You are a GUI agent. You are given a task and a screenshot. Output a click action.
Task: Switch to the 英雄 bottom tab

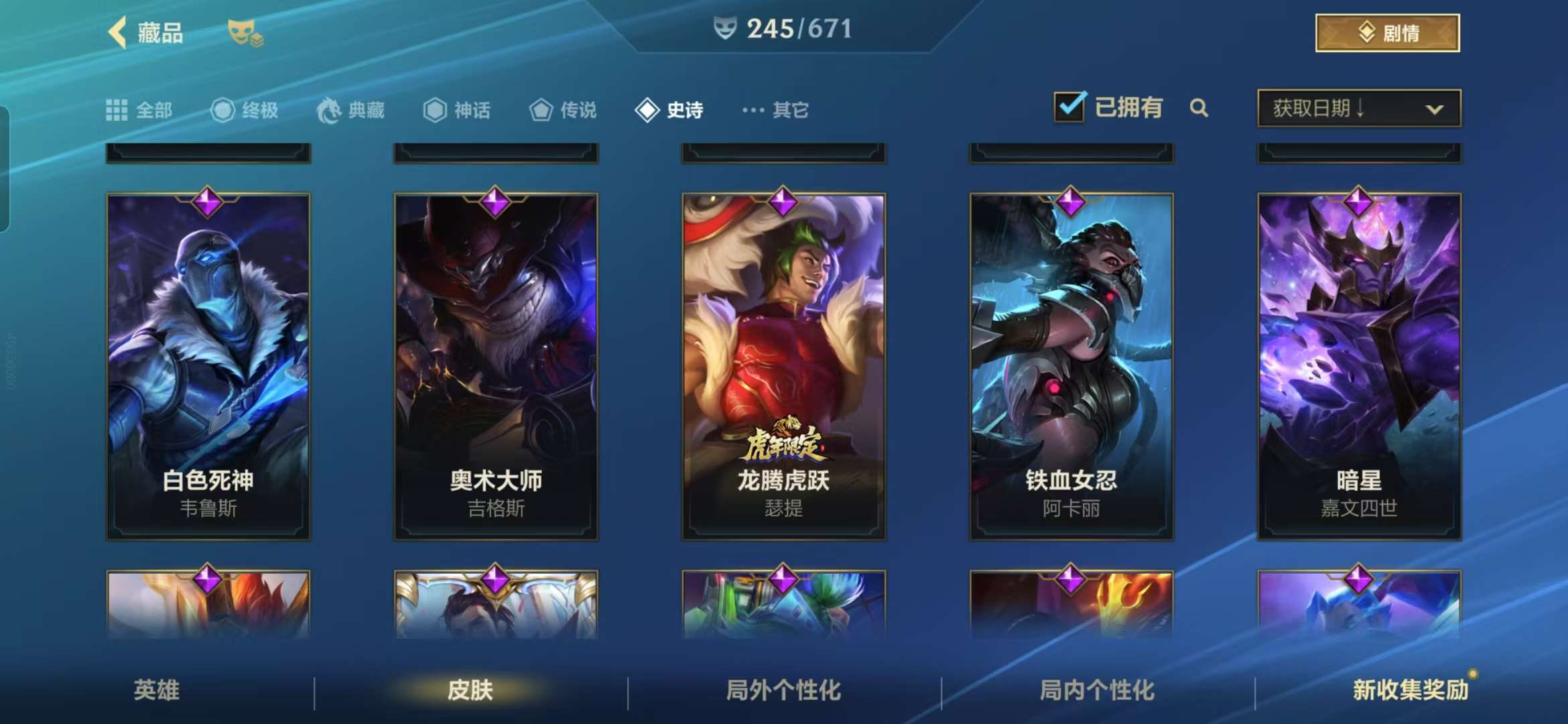click(x=157, y=690)
